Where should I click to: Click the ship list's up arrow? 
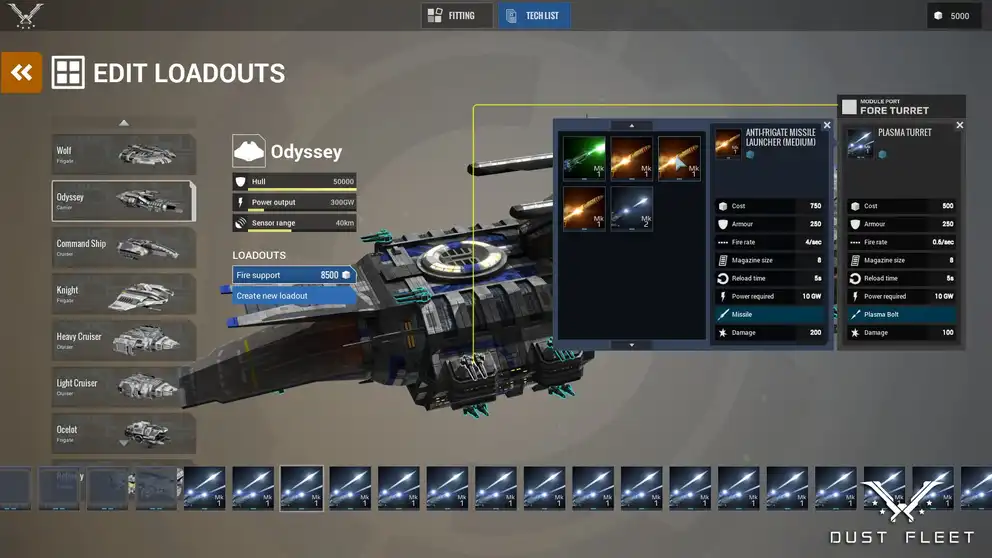(124, 123)
